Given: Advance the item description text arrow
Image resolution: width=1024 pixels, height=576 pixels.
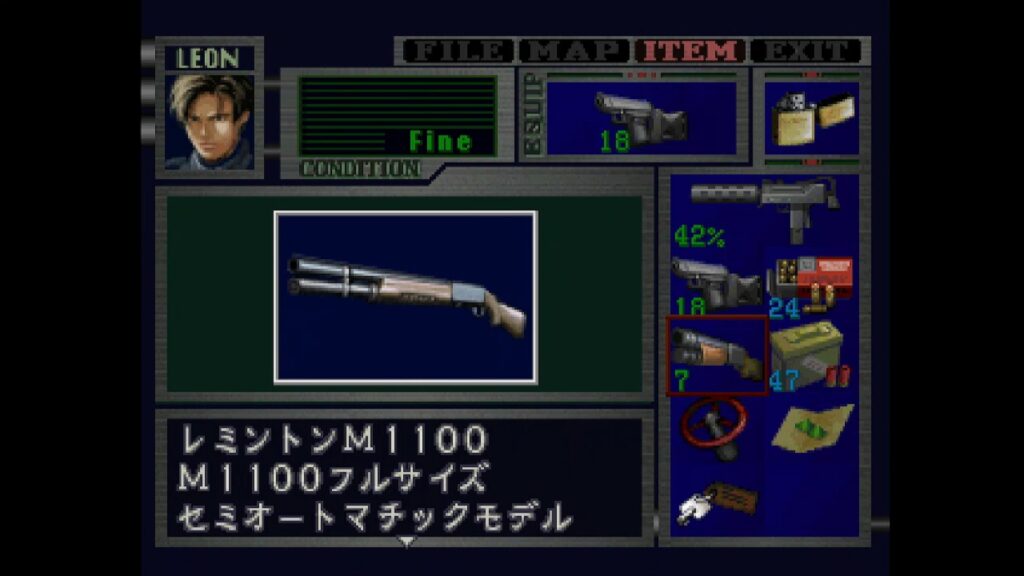Looking at the screenshot, I should tap(406, 541).
